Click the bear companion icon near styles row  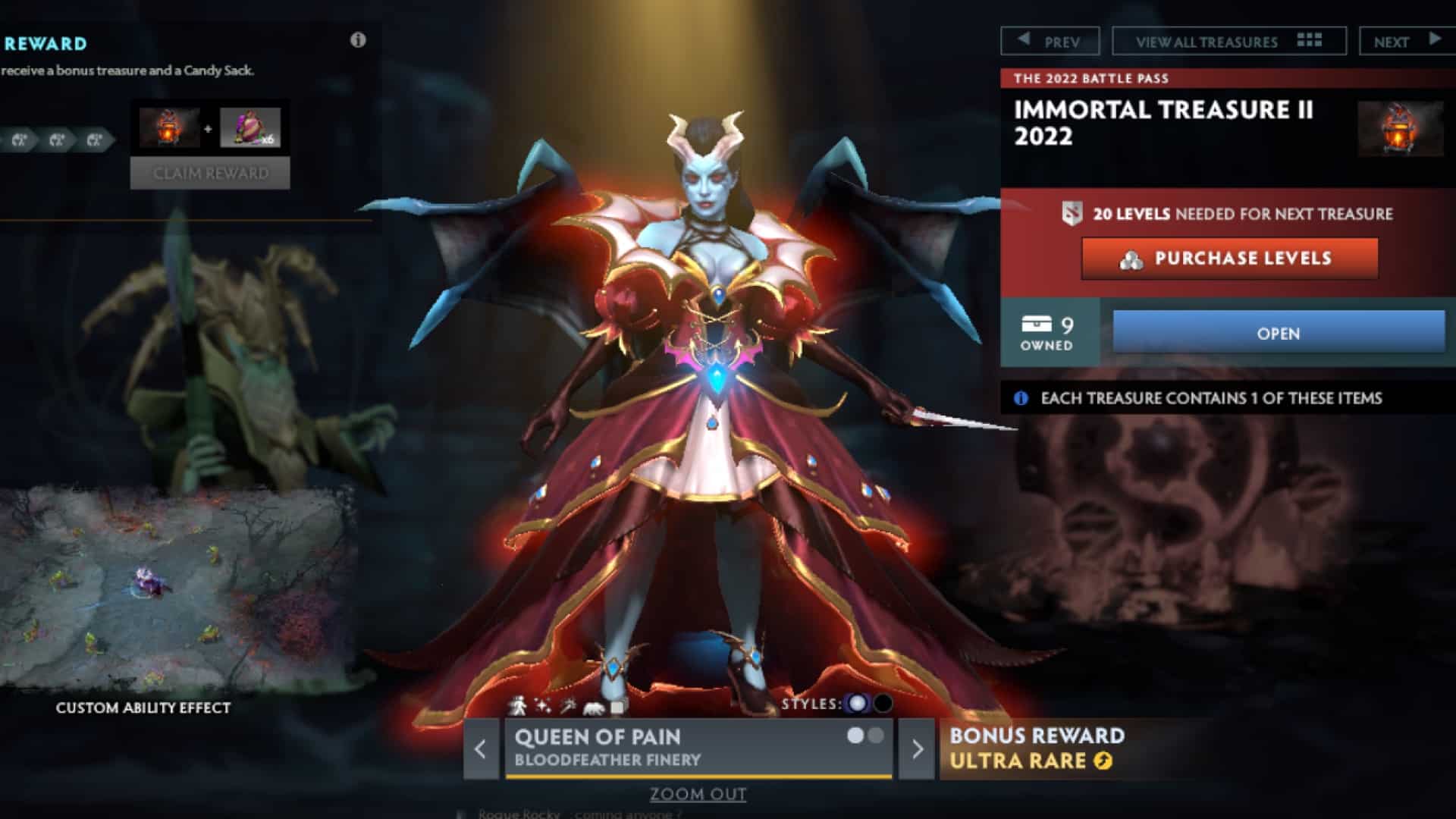pos(594,706)
